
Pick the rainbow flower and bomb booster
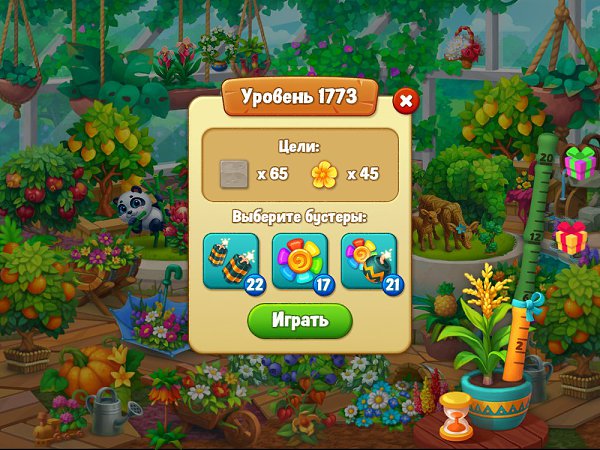368,260
